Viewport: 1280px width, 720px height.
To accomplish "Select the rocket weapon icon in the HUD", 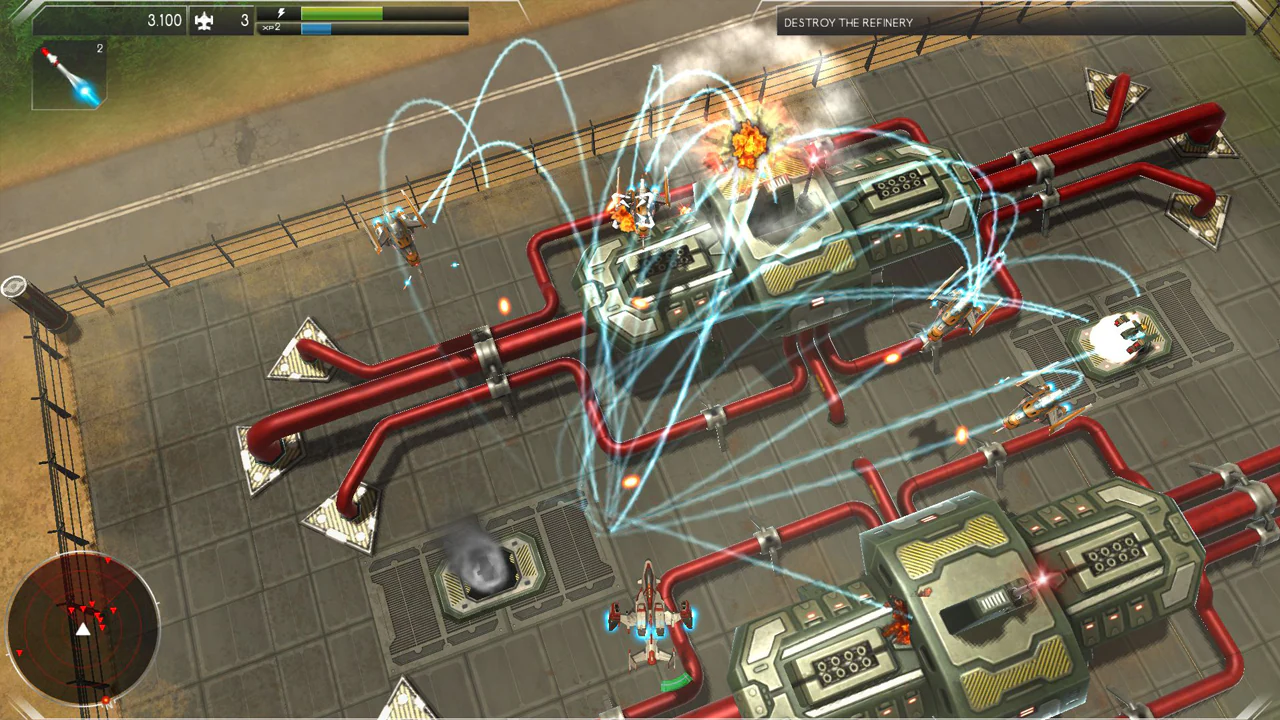I will click(x=68, y=75).
